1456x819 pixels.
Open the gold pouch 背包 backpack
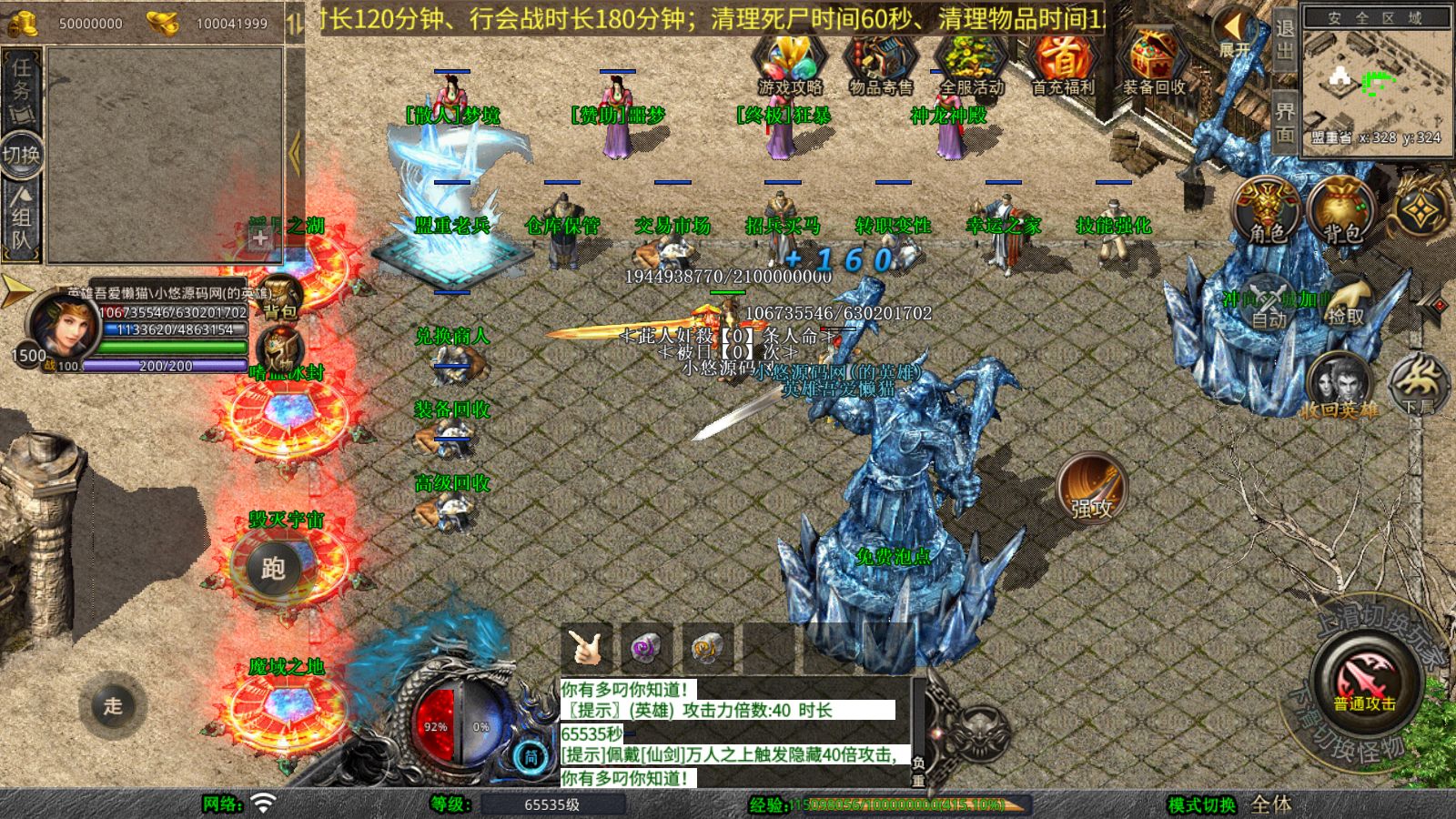(1340, 211)
